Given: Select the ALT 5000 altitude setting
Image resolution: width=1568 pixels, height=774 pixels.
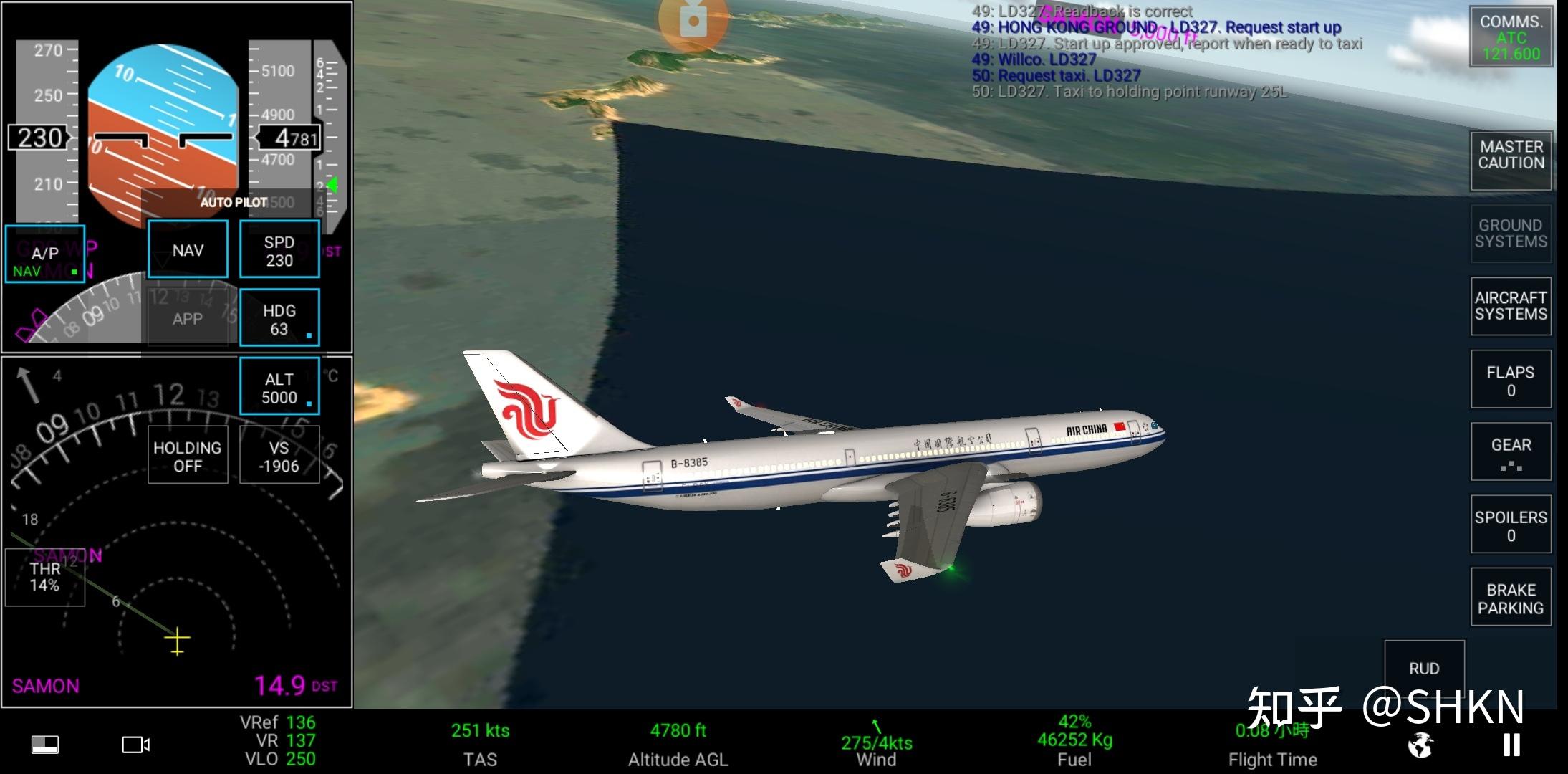Looking at the screenshot, I should point(279,387).
